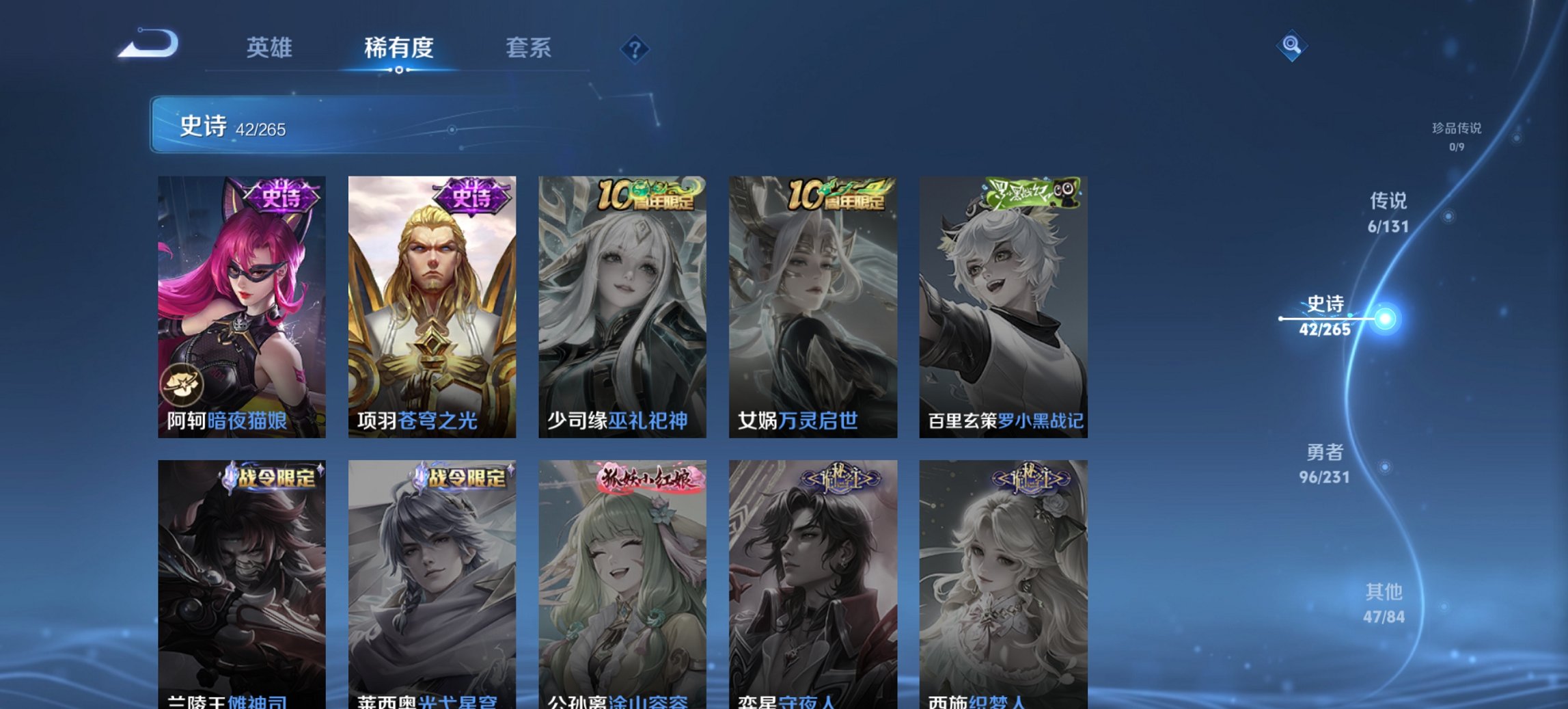Switch to the 英雄 tab
The image size is (1568, 709).
tap(271, 48)
